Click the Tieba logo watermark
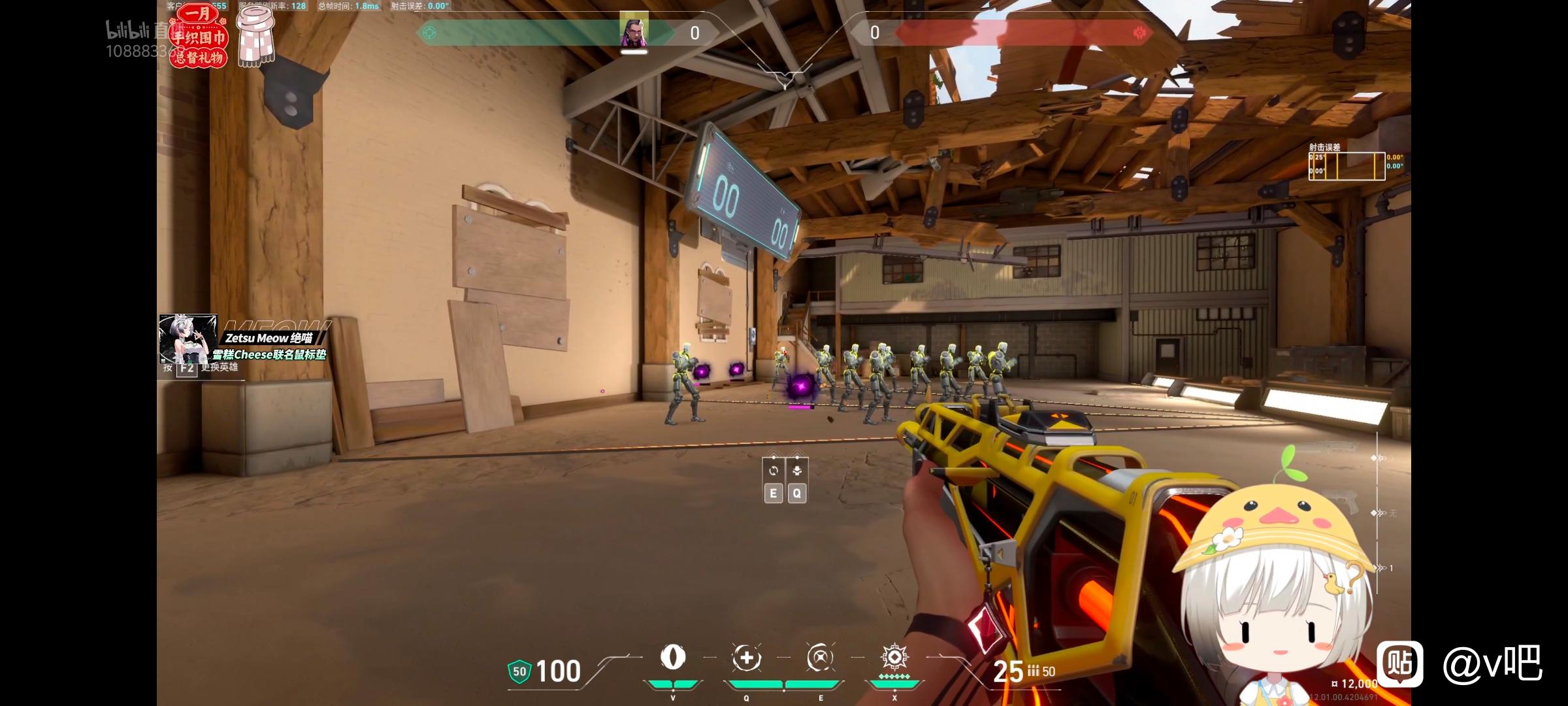Viewport: 1568px width, 706px height. coord(1400,664)
